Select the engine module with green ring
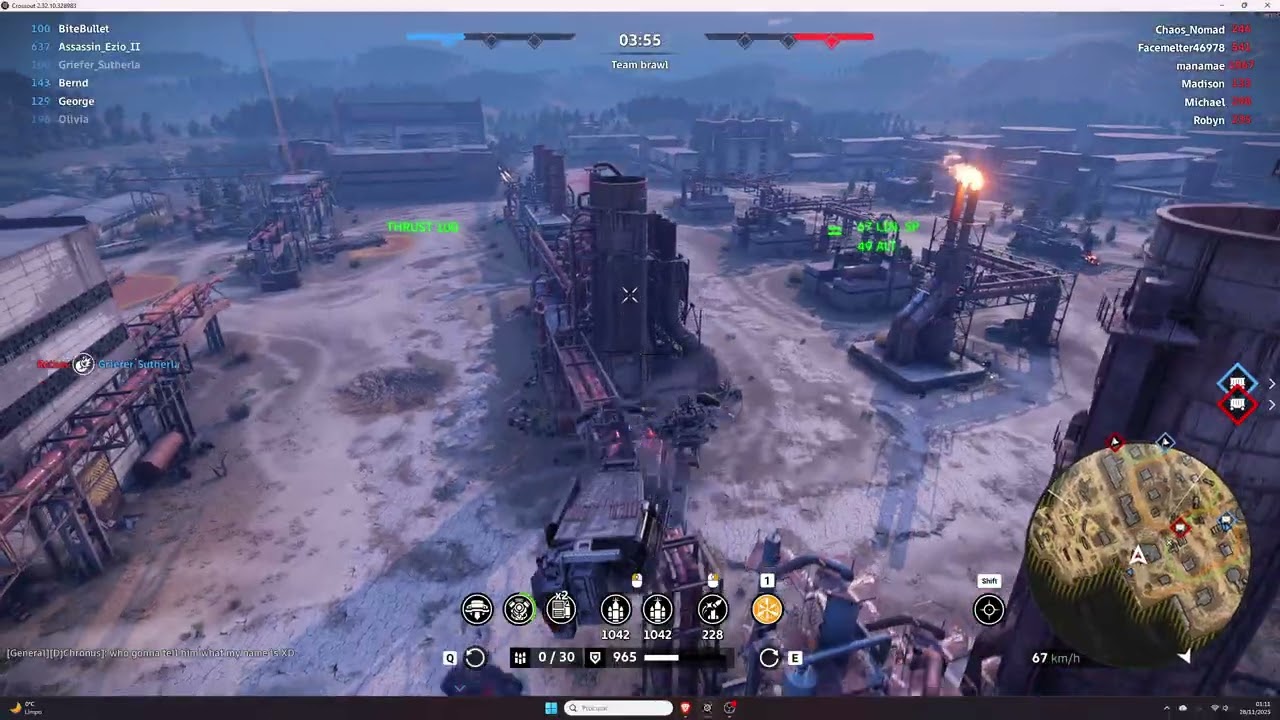The image size is (1280, 720). tap(519, 609)
